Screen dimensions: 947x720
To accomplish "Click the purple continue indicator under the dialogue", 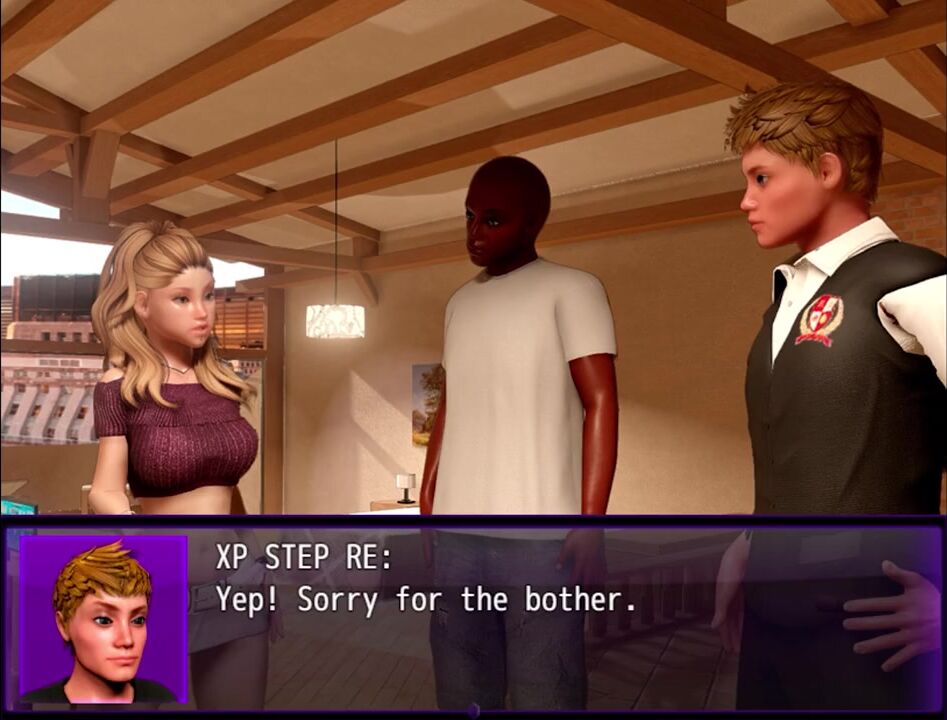I will 474,710.
